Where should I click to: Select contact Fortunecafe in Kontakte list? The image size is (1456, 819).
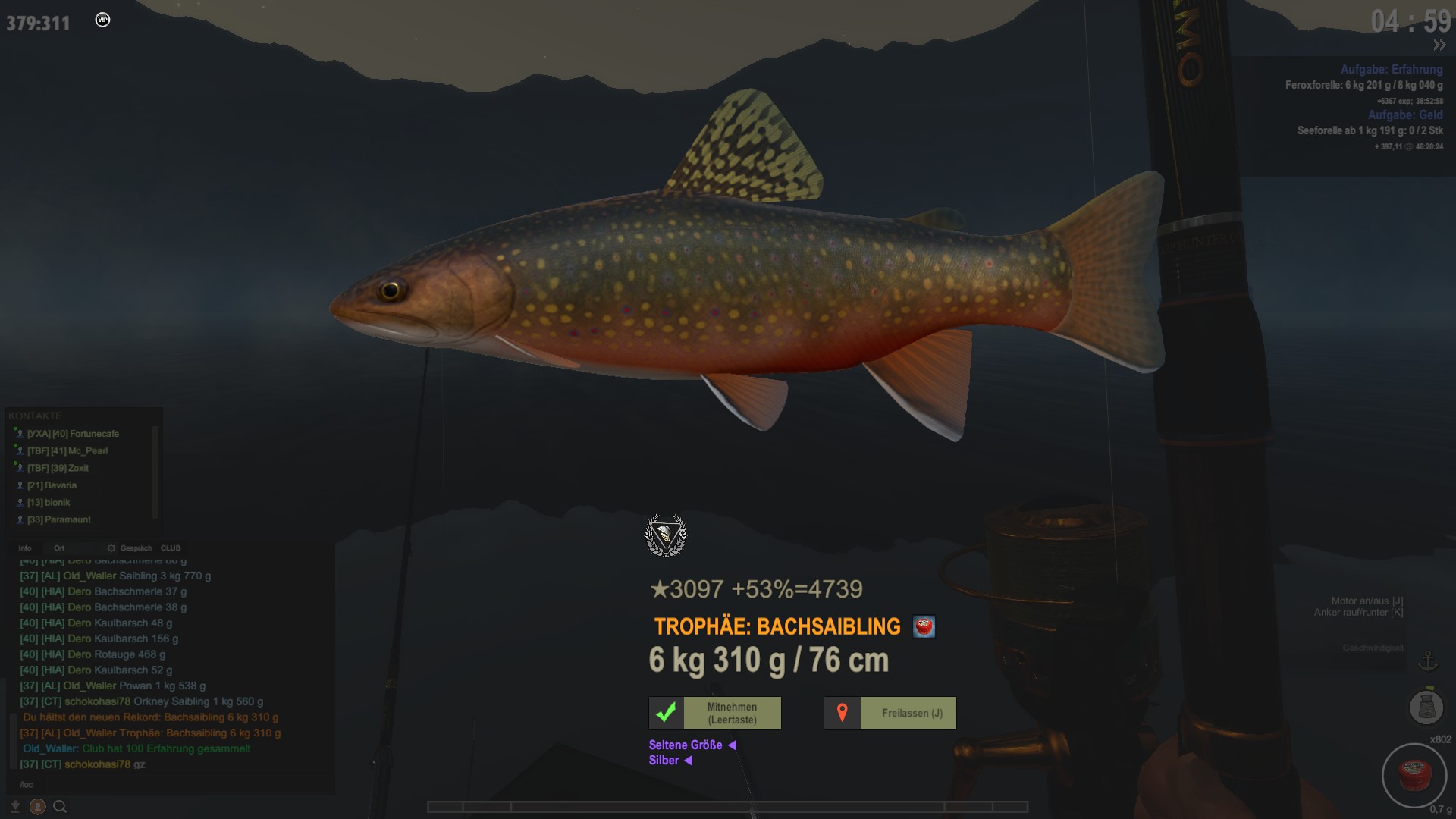[73, 434]
